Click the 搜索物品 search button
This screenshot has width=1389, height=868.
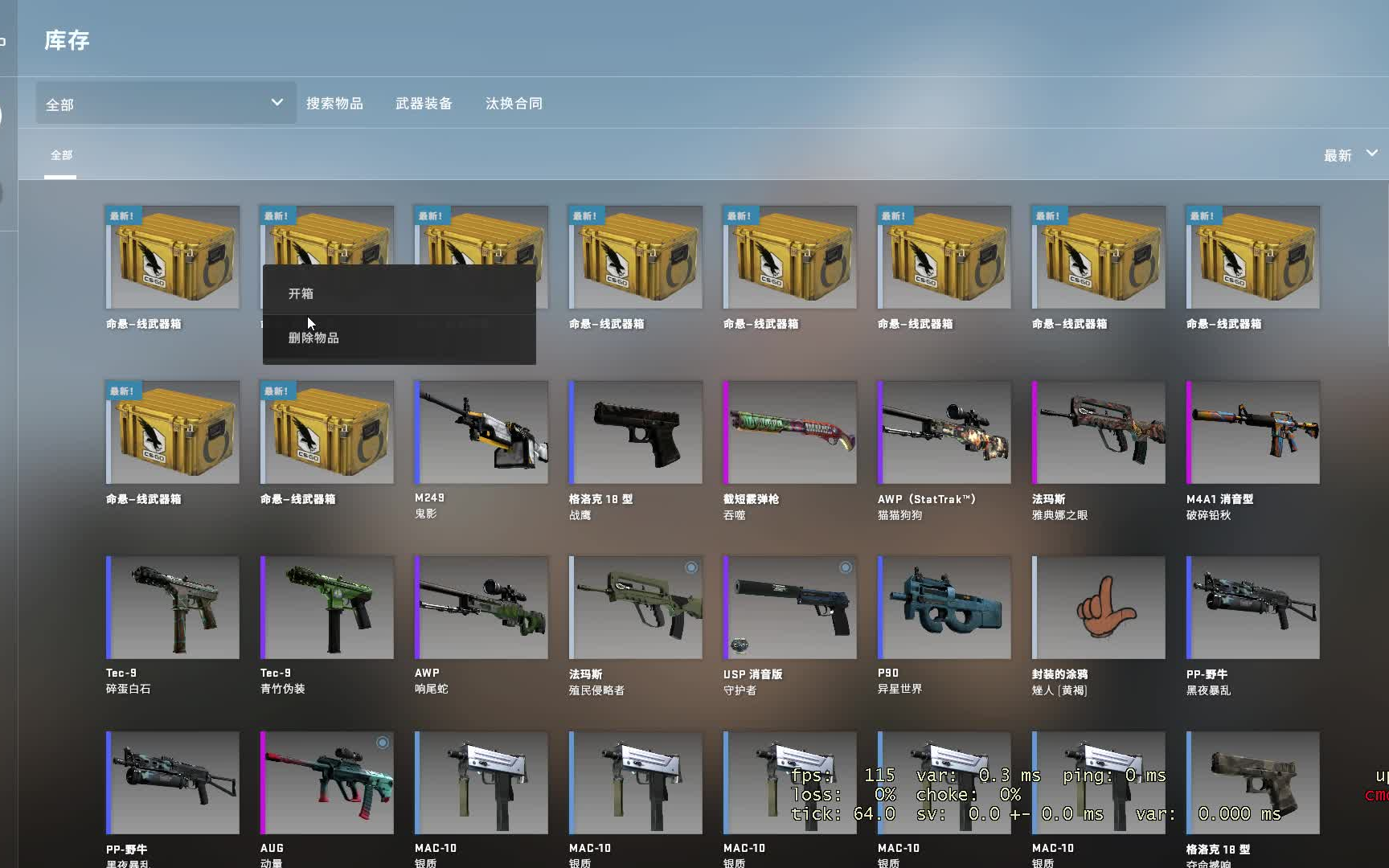(x=337, y=103)
